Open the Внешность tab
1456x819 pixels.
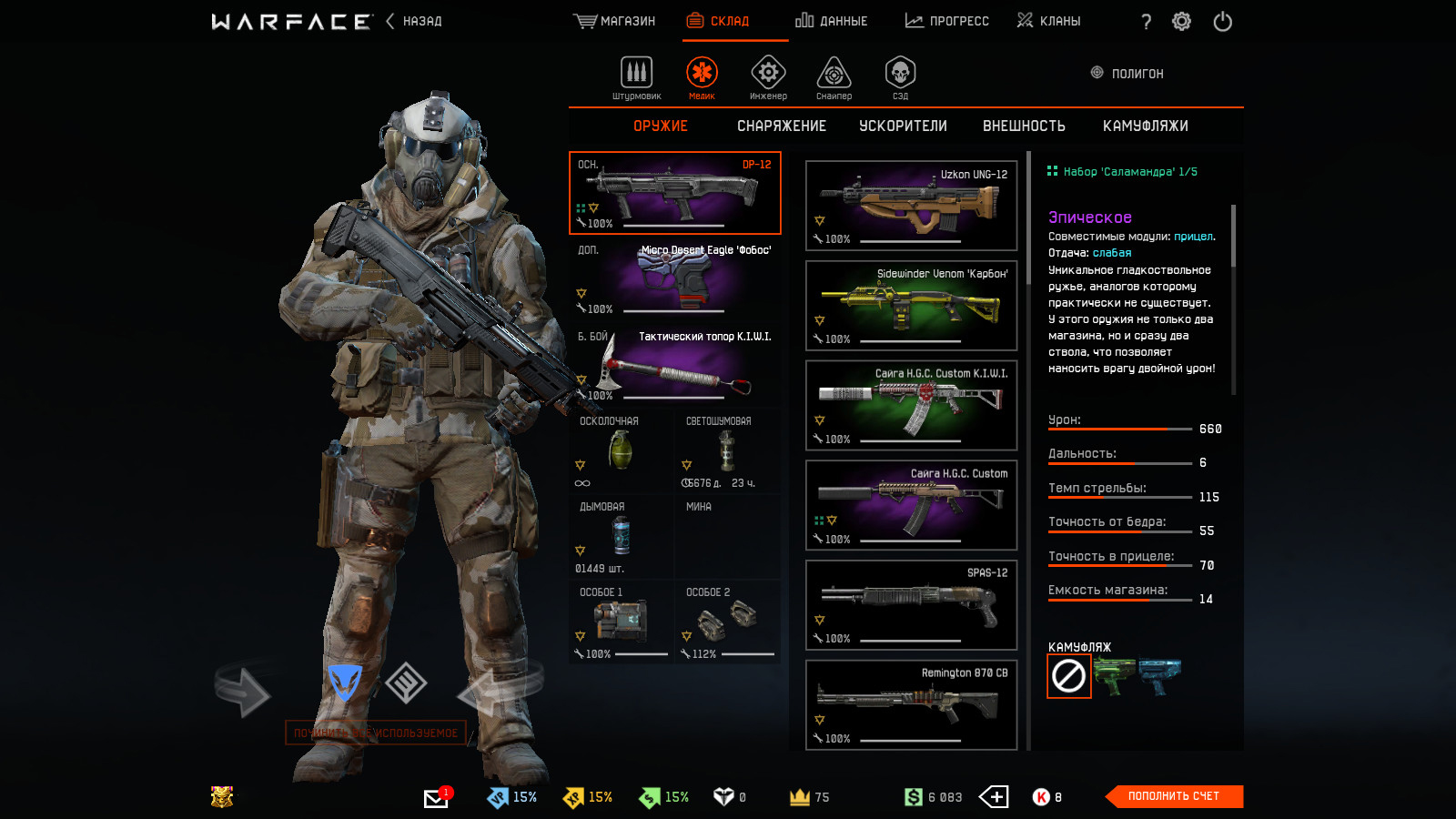click(1024, 126)
